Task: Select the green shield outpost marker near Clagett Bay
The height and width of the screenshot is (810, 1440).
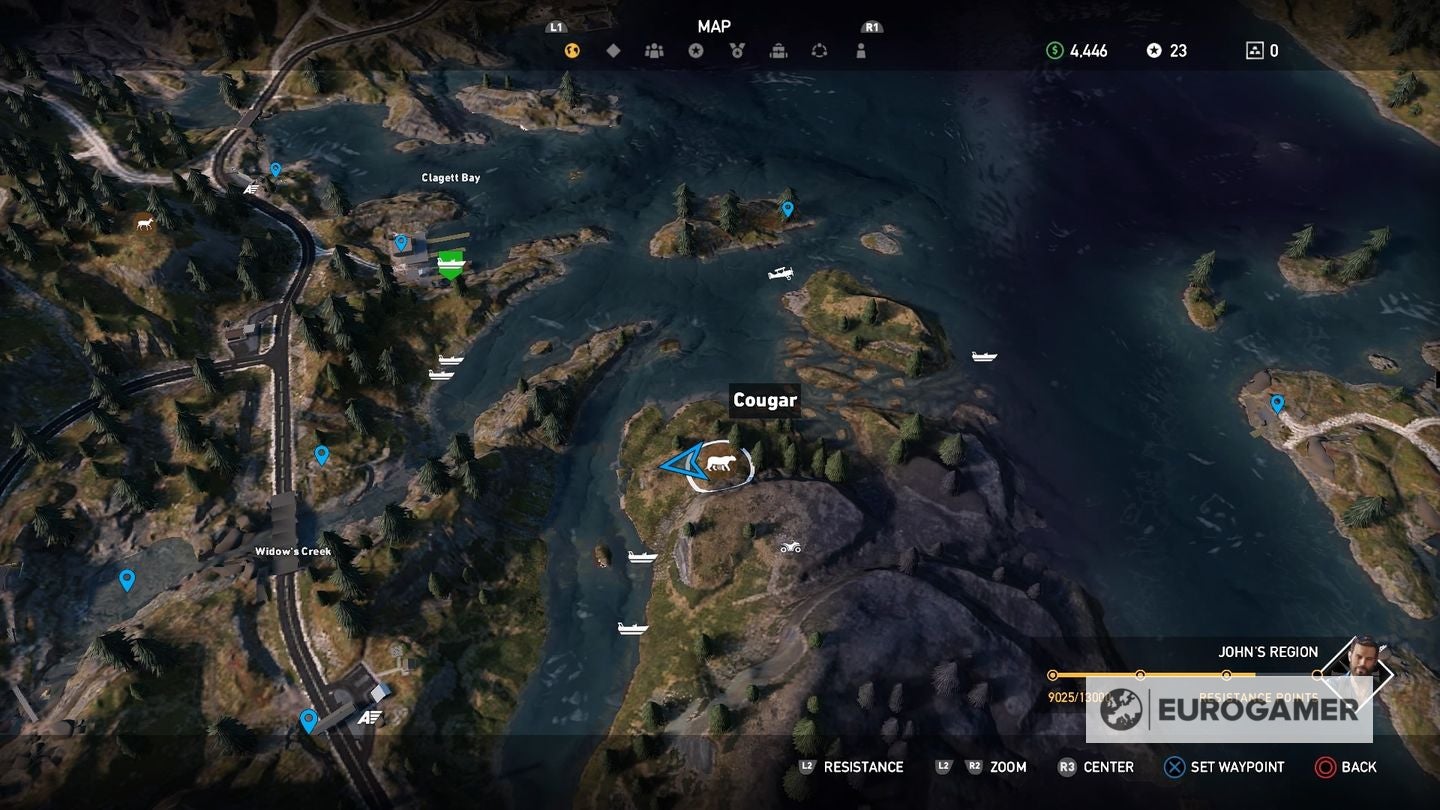Action: (x=450, y=263)
